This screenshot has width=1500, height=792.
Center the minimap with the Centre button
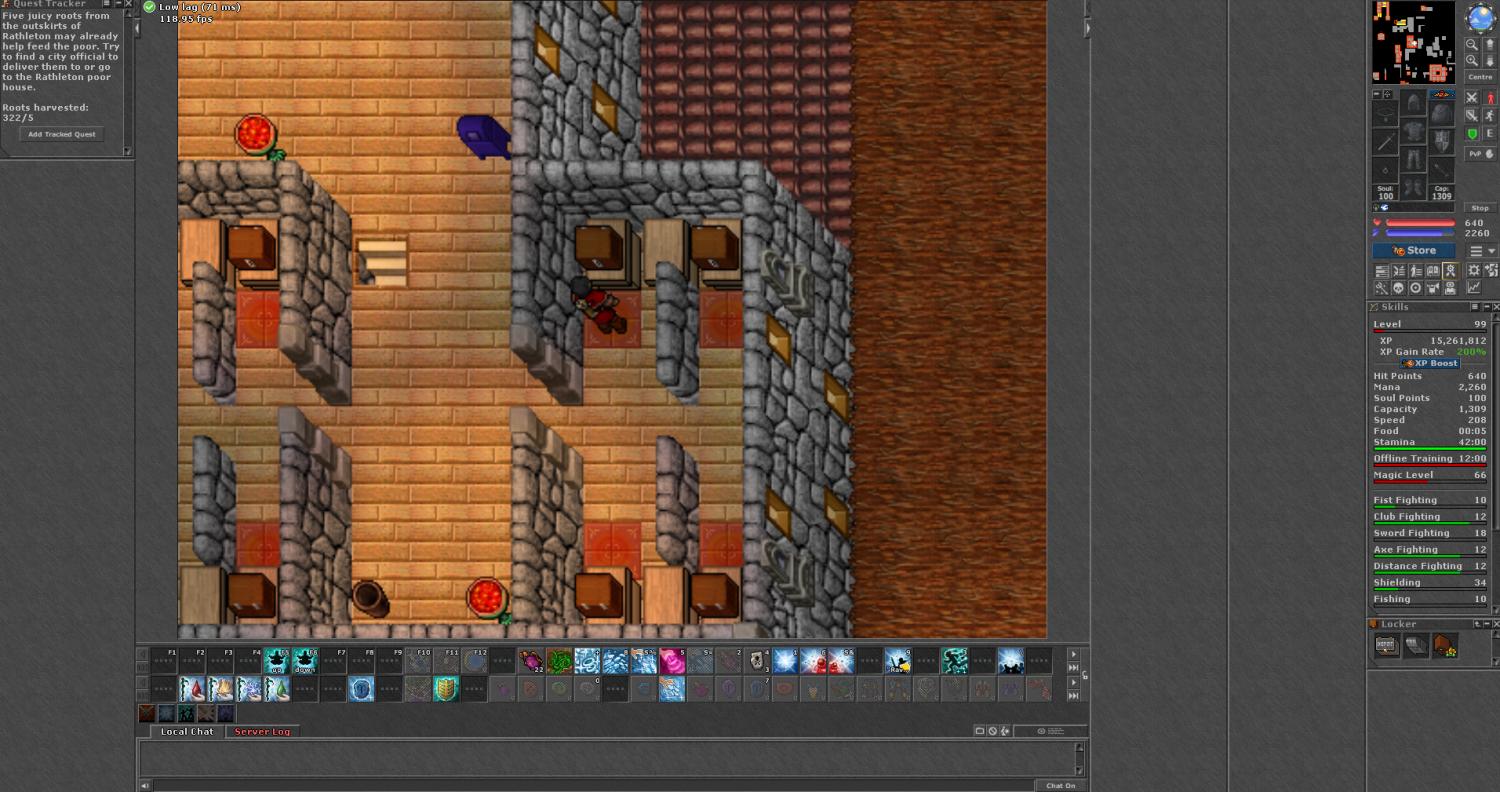point(1479,77)
